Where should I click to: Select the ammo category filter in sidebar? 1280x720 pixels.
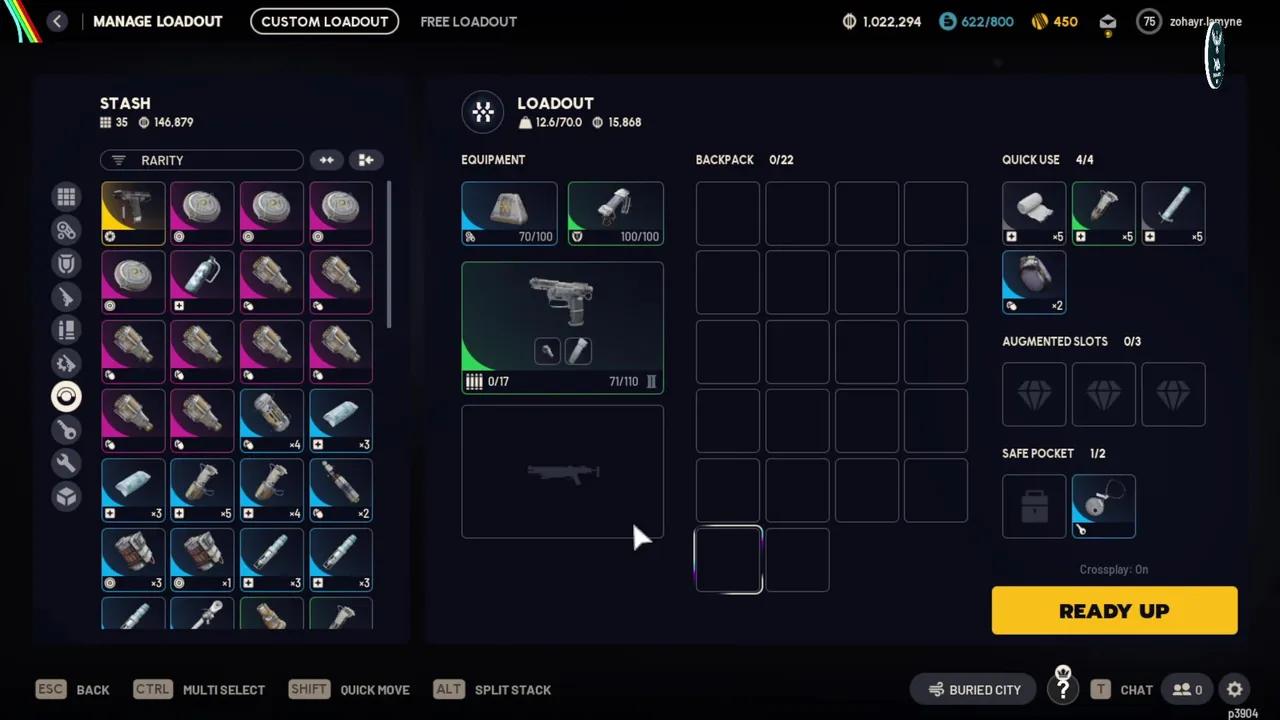[x=66, y=330]
